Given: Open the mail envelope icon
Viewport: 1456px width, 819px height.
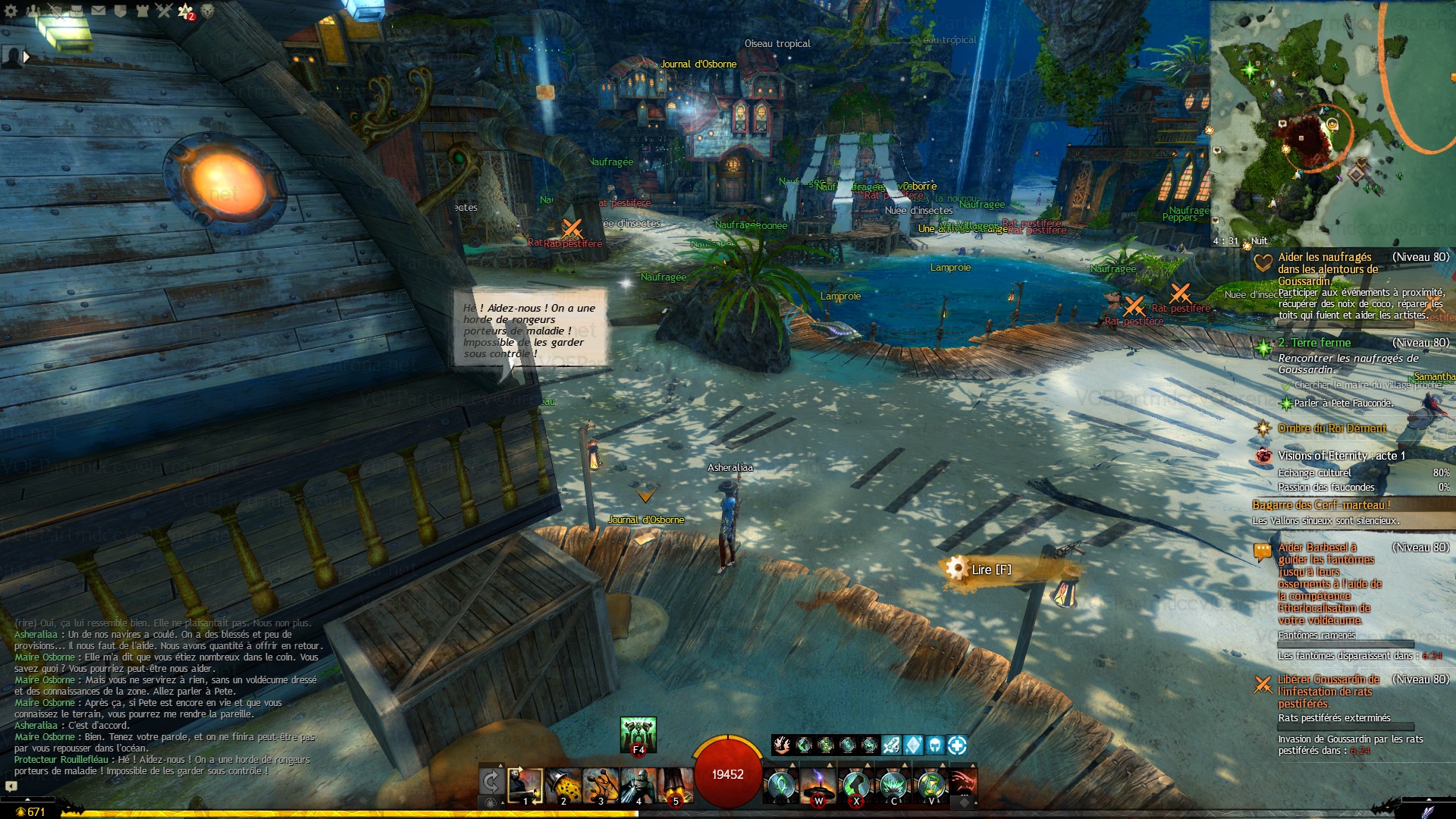Looking at the screenshot, I should coord(99,11).
